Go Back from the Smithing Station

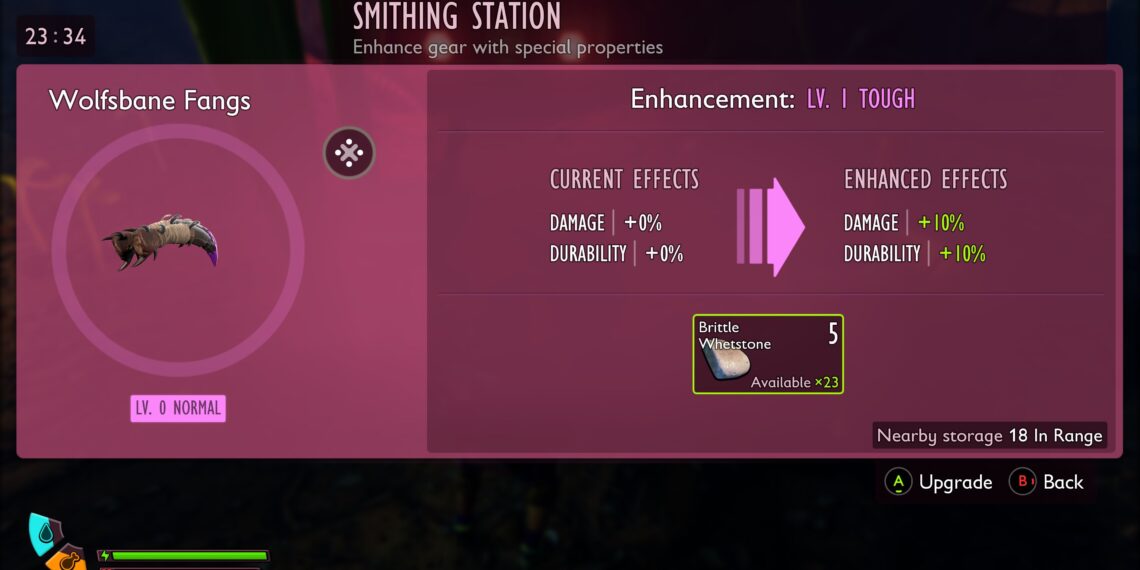pos(1047,482)
